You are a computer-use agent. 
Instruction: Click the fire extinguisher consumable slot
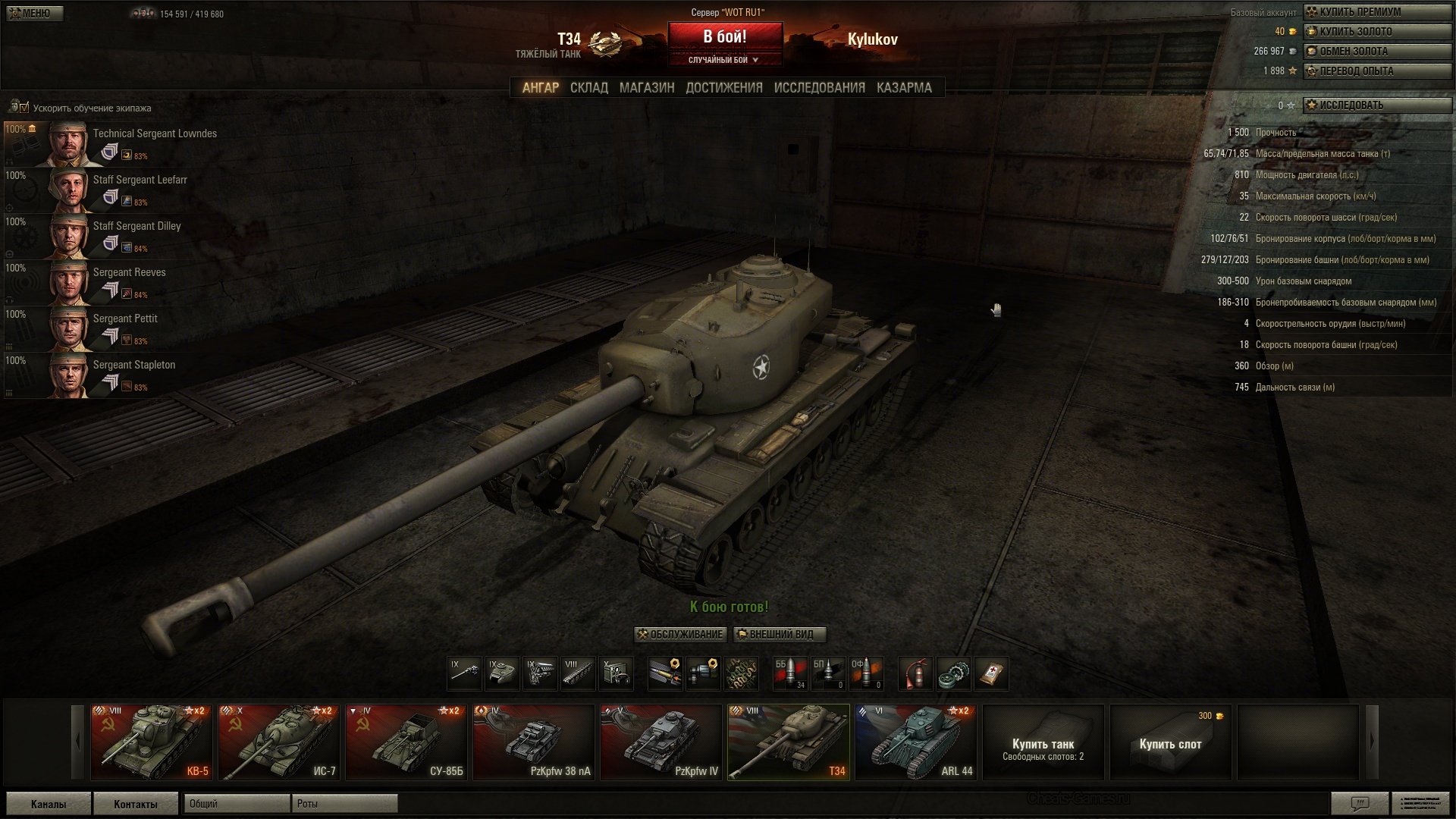click(x=915, y=673)
